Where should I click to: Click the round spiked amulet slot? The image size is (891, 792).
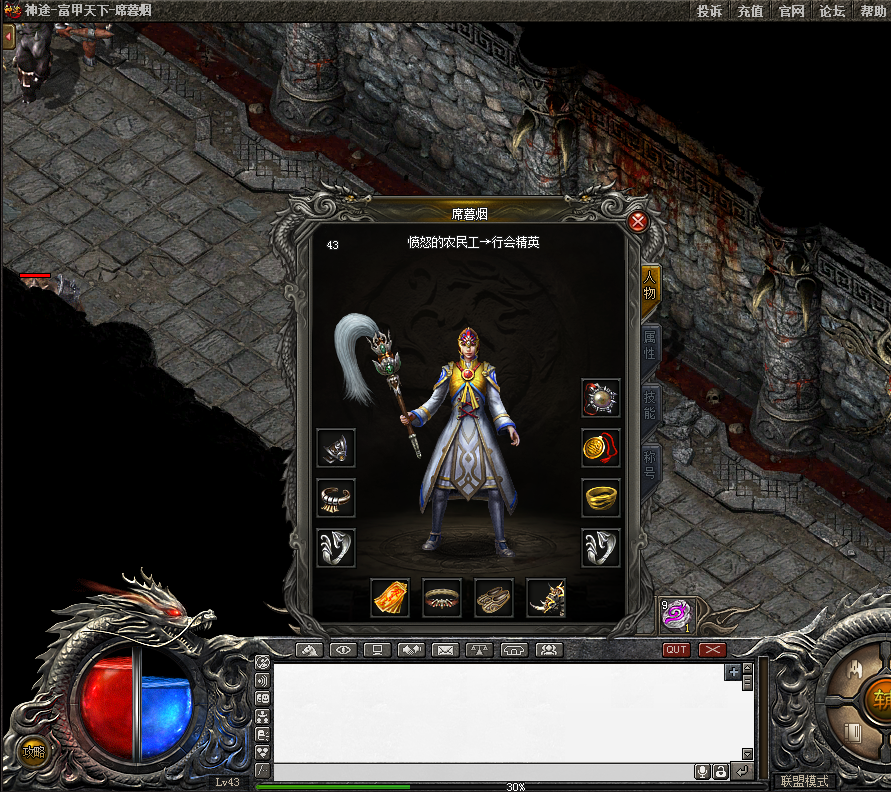click(601, 398)
